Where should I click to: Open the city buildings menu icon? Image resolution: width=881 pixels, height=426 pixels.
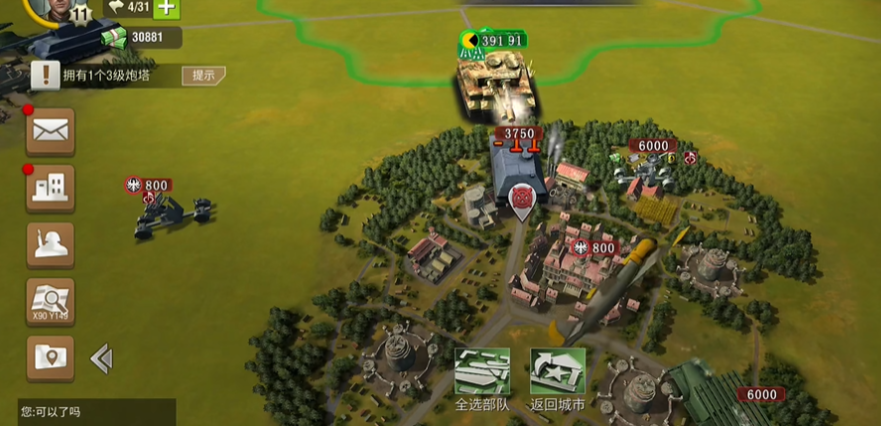click(x=50, y=188)
